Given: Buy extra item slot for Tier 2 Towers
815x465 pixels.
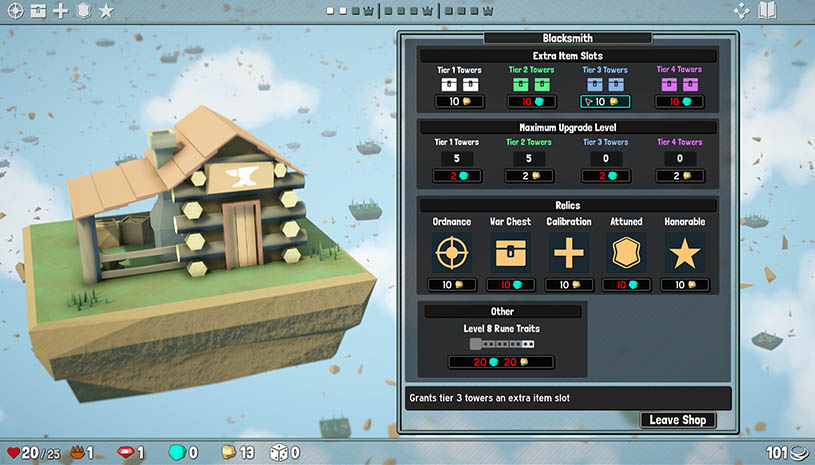Looking at the screenshot, I should click(530, 102).
